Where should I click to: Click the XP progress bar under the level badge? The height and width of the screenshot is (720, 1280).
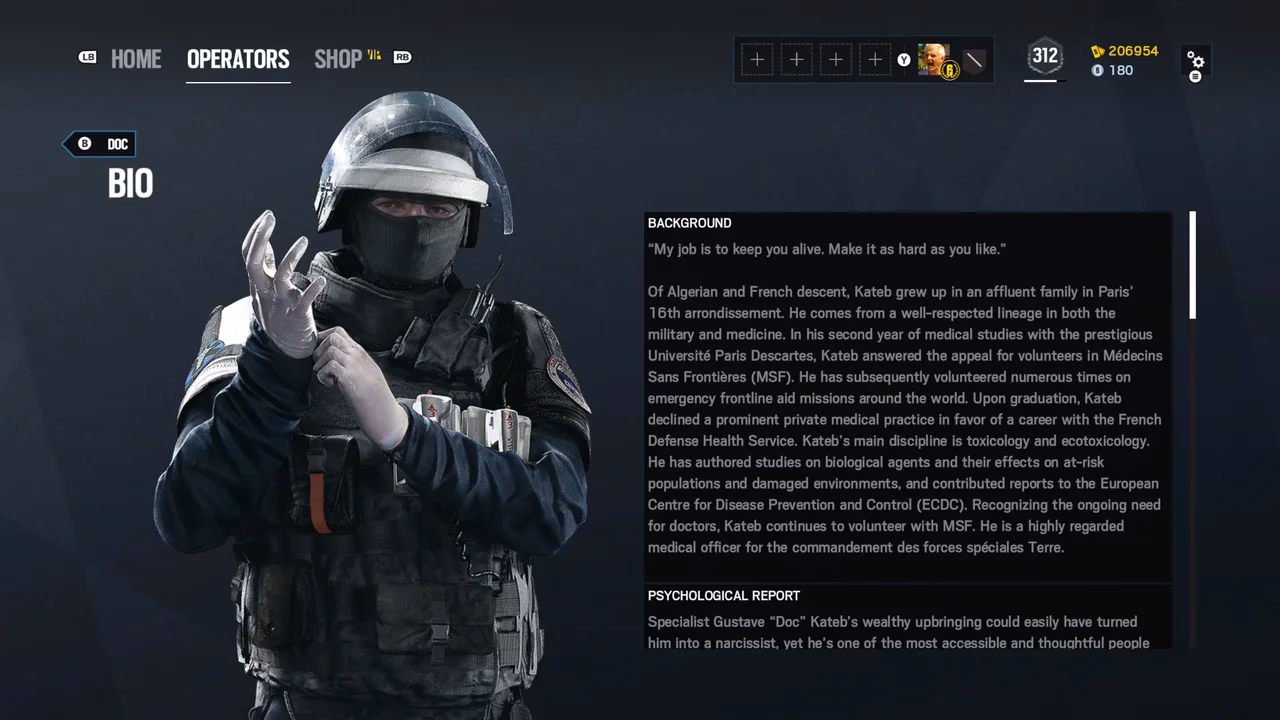coord(1044,80)
